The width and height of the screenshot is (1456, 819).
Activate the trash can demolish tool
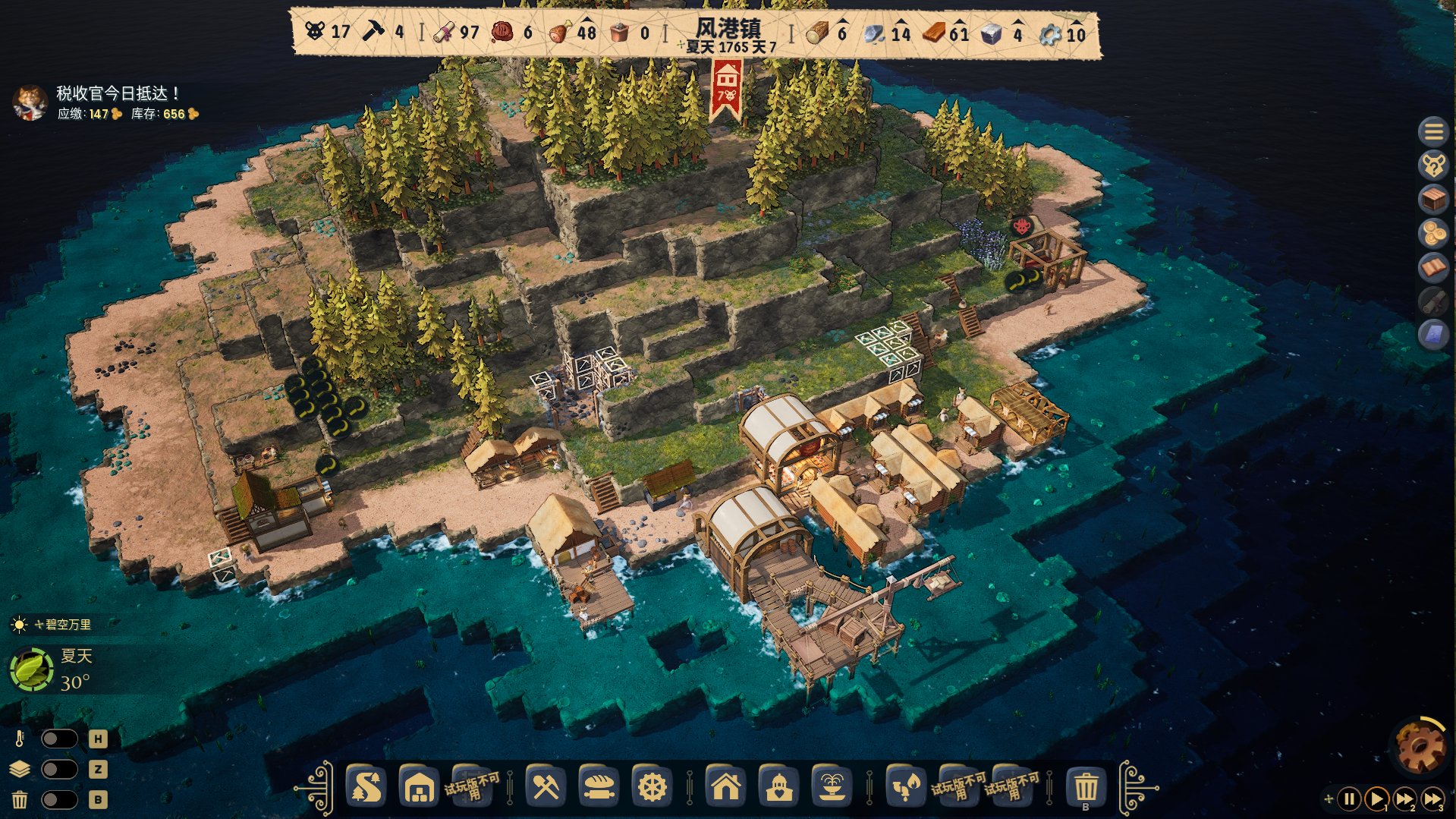pyautogui.click(x=1086, y=787)
